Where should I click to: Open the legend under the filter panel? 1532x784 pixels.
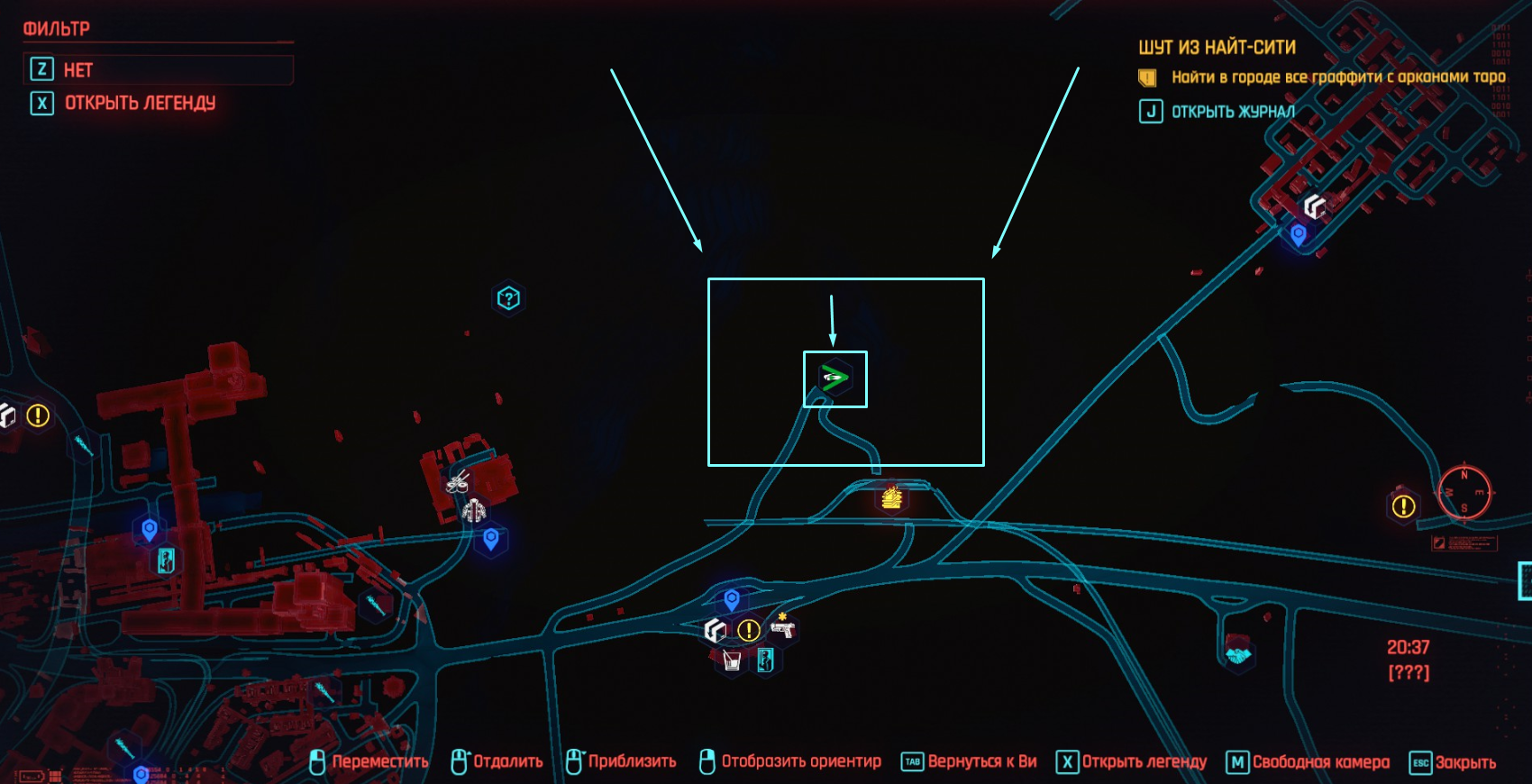pyautogui.click(x=140, y=104)
